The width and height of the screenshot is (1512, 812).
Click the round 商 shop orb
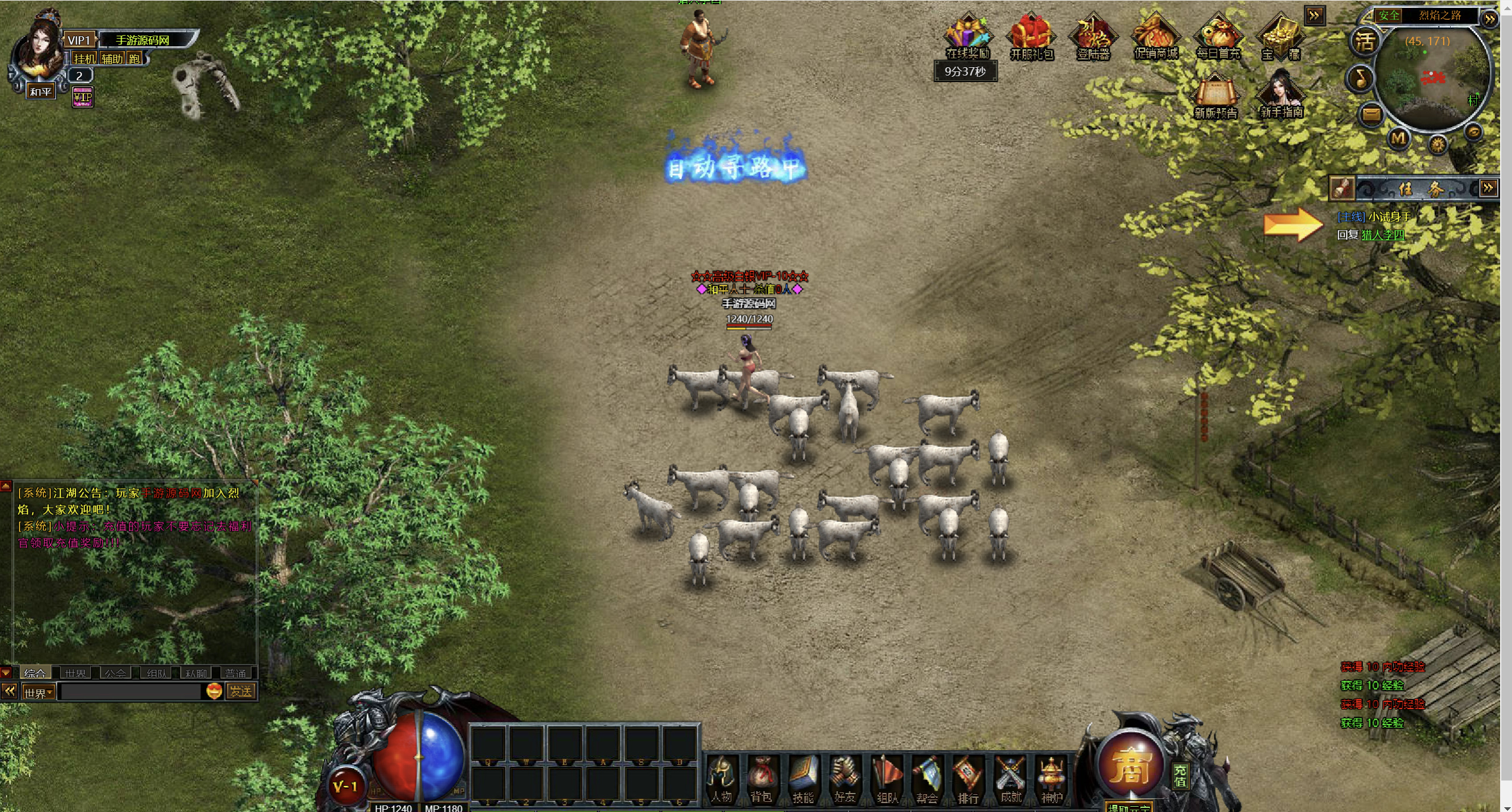(1129, 766)
